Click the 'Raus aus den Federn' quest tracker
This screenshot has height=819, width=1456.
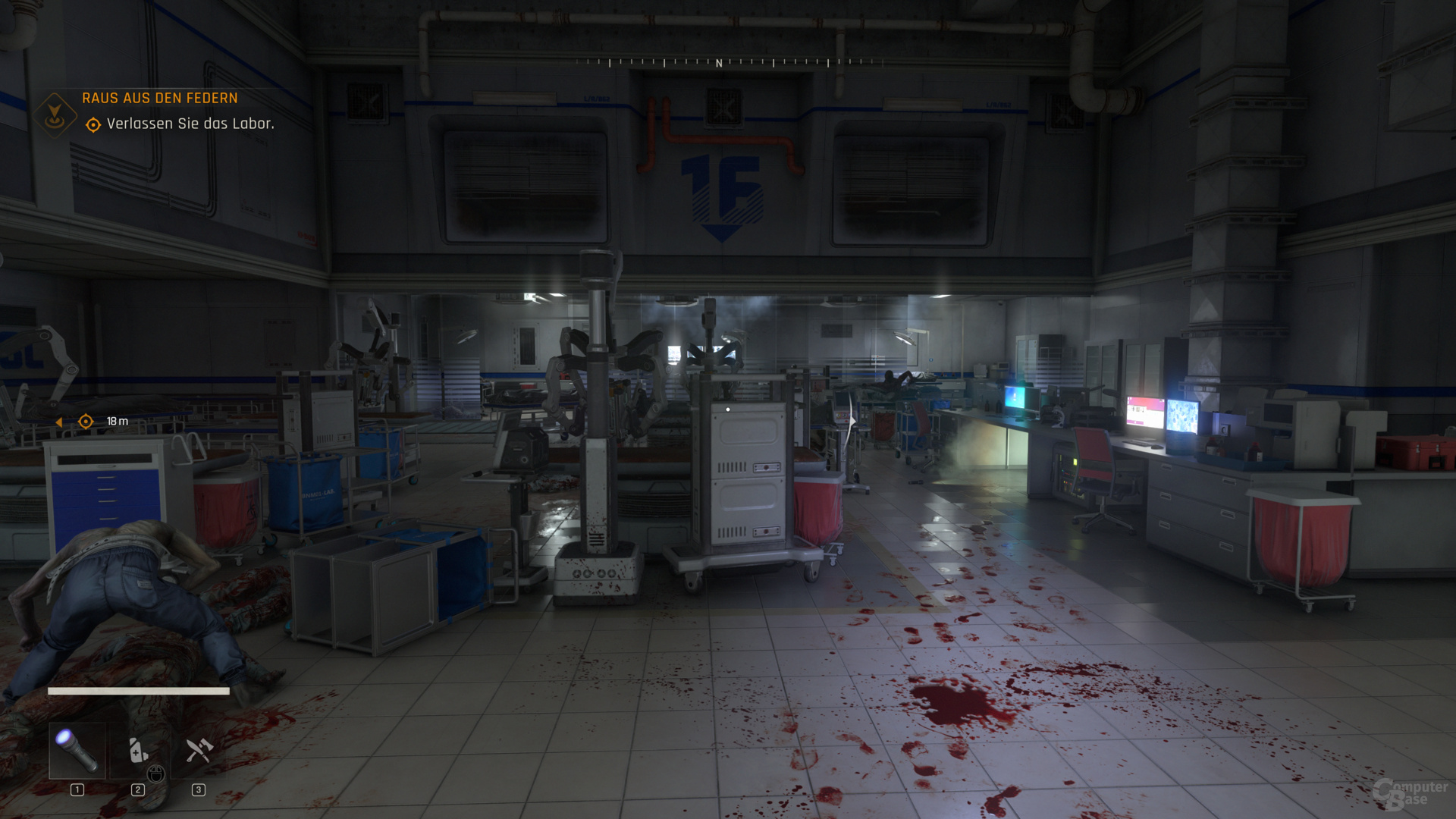159,98
